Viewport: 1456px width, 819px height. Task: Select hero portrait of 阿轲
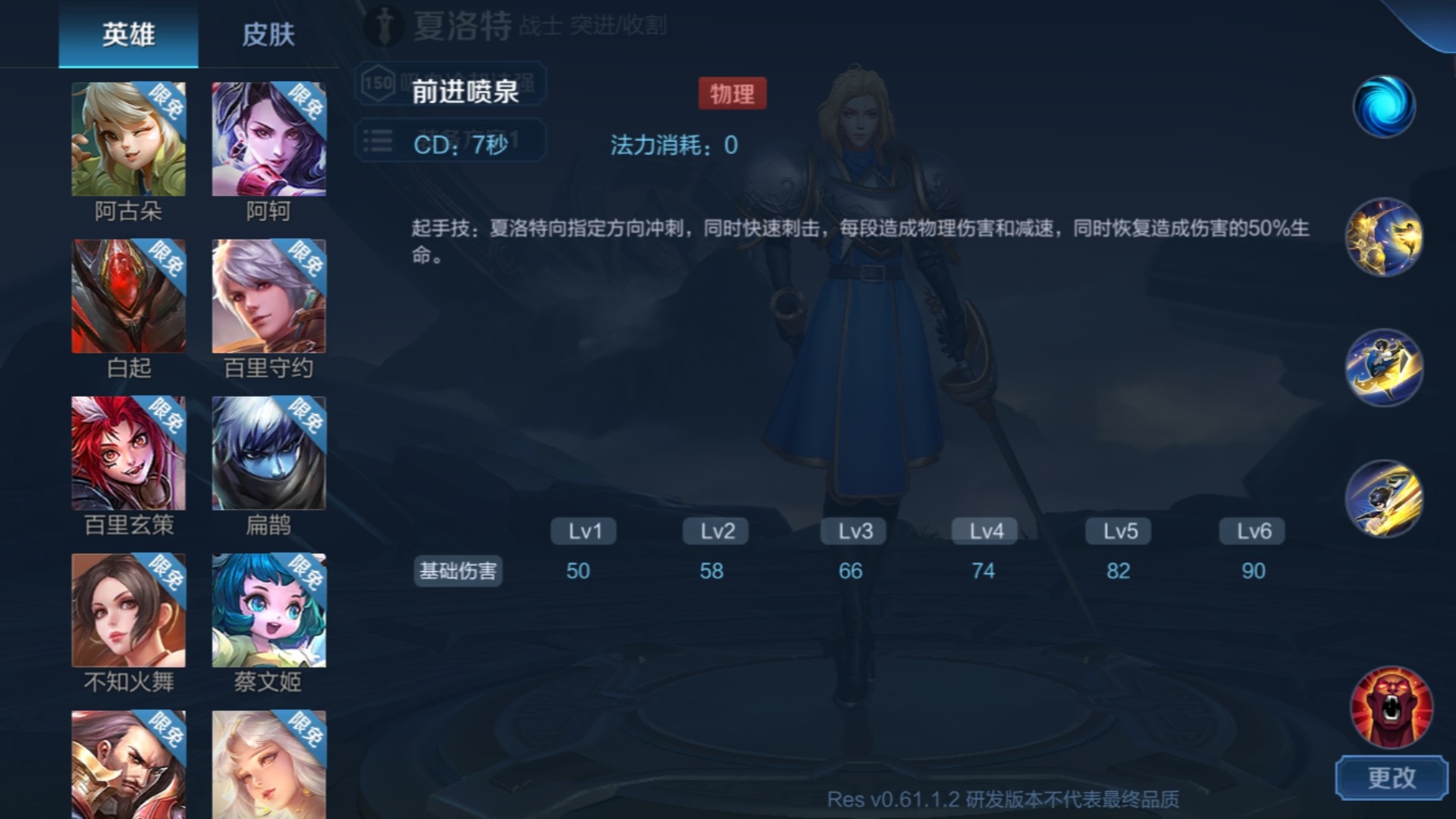268,139
